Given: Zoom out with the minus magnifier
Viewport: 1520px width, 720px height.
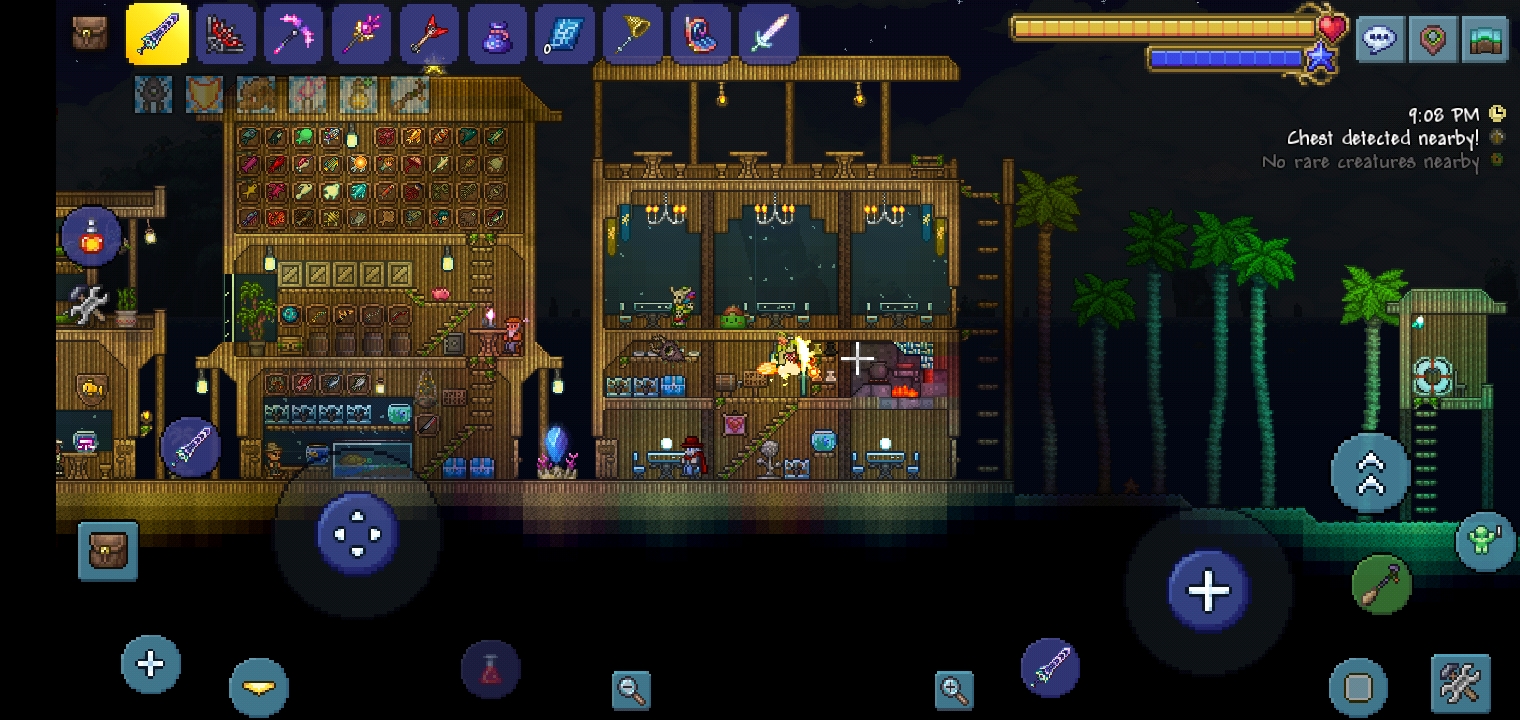Looking at the screenshot, I should point(631,689).
